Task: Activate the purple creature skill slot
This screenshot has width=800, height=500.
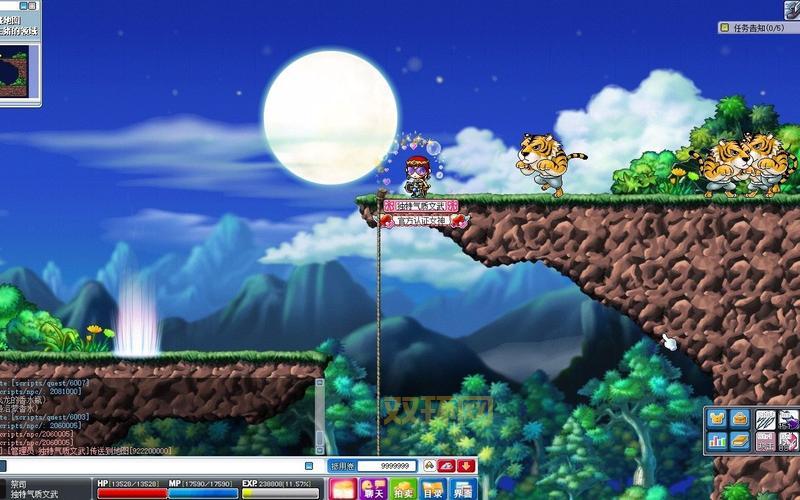Action: 788,419
